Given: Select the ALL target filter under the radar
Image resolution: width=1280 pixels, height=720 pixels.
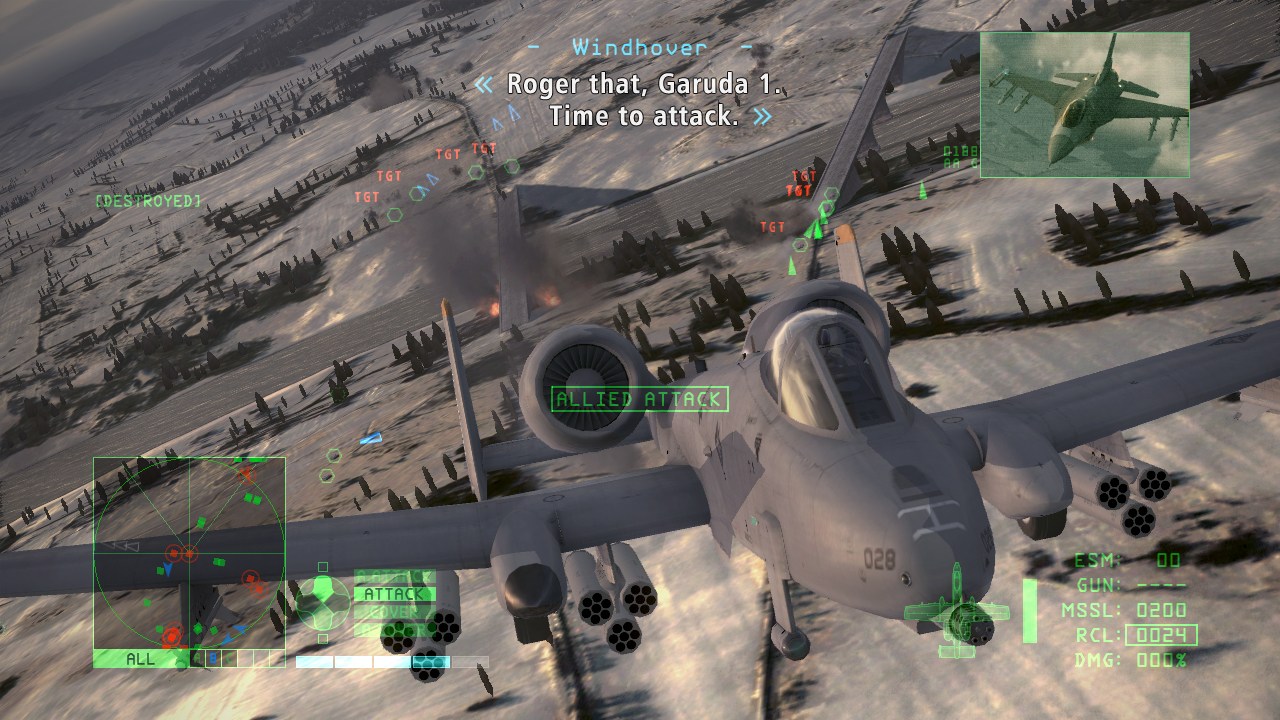Looking at the screenshot, I should click(141, 659).
